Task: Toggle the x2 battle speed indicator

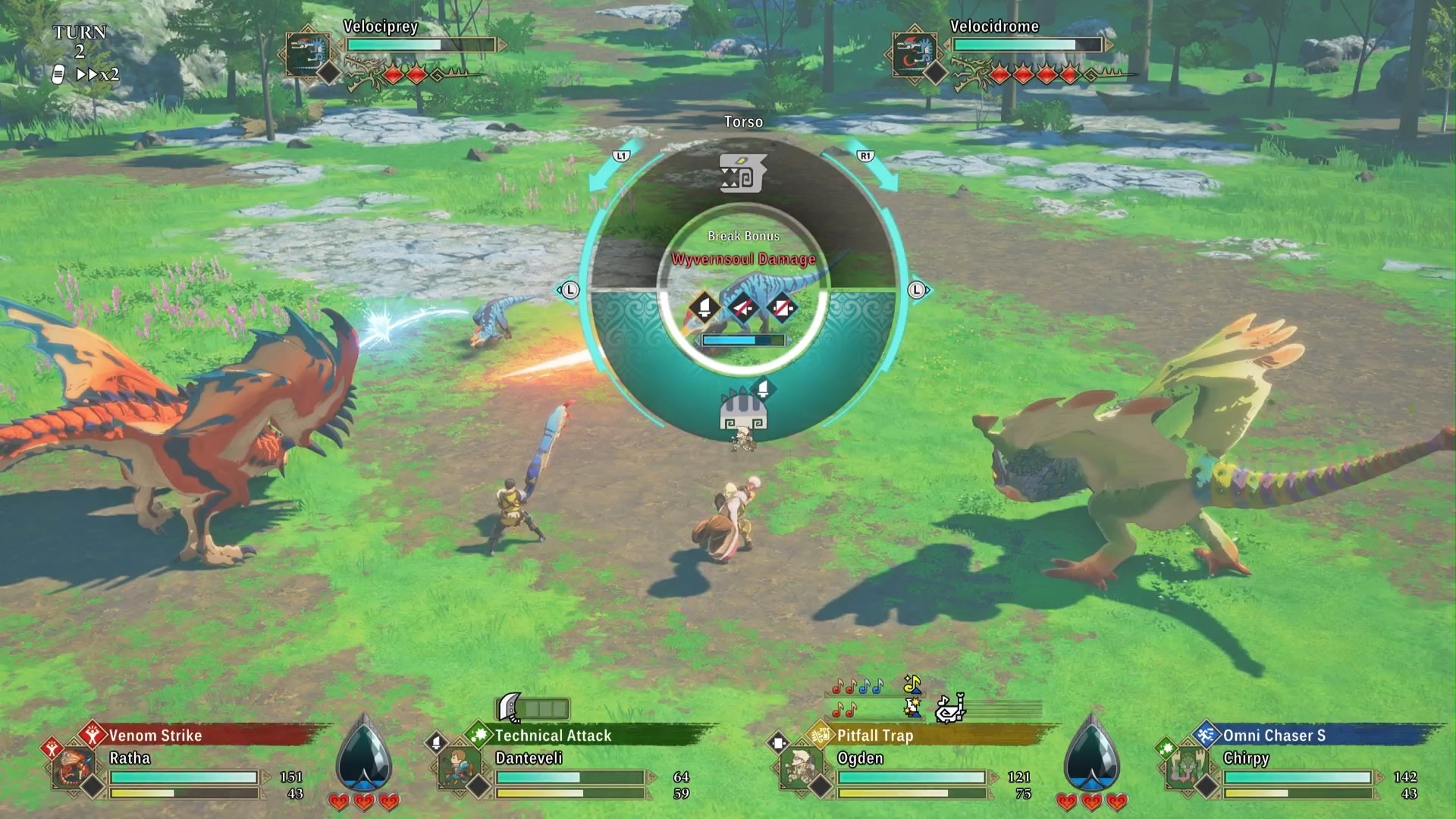Action: [x=99, y=75]
